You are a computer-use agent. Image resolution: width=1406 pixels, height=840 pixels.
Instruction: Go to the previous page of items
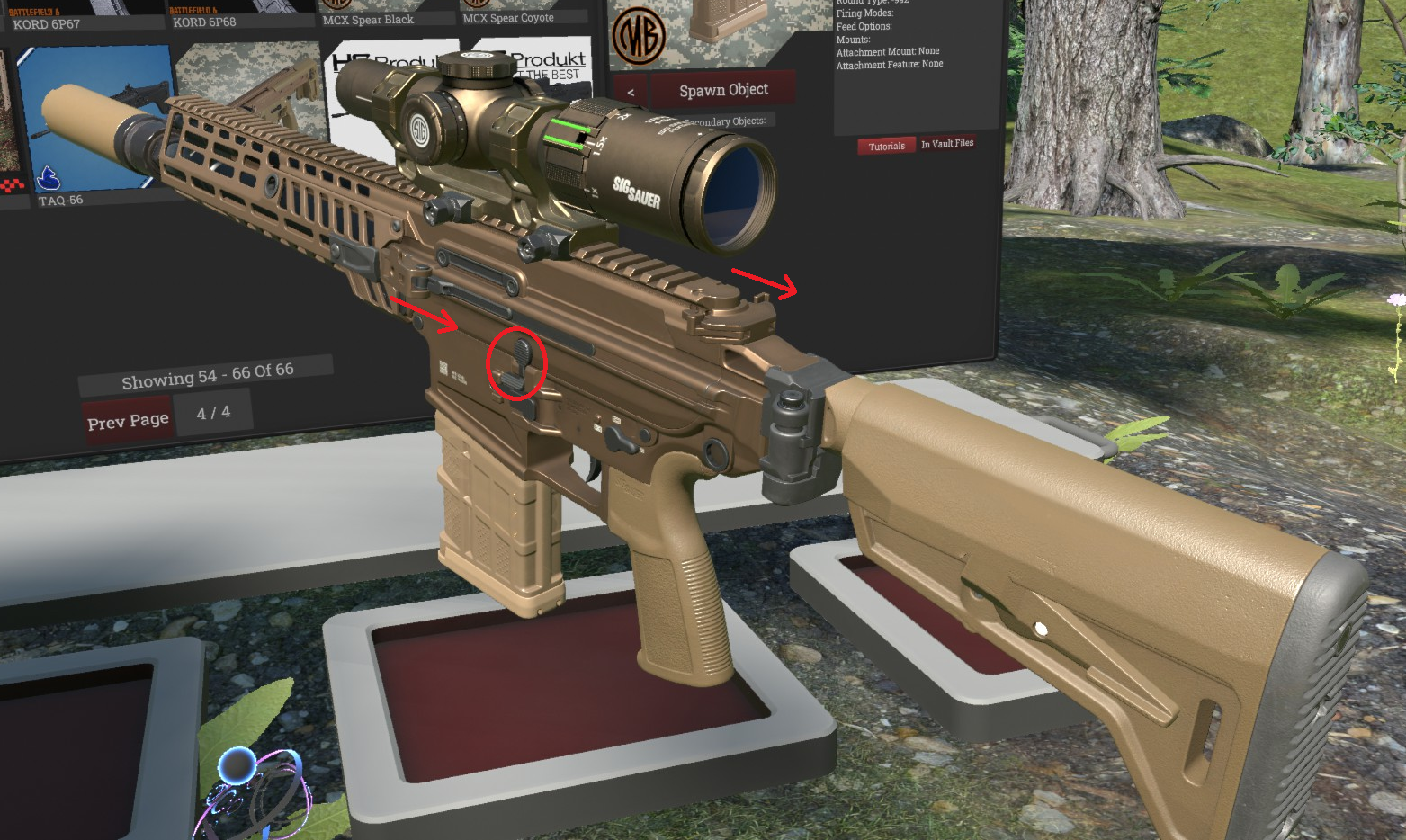click(128, 421)
